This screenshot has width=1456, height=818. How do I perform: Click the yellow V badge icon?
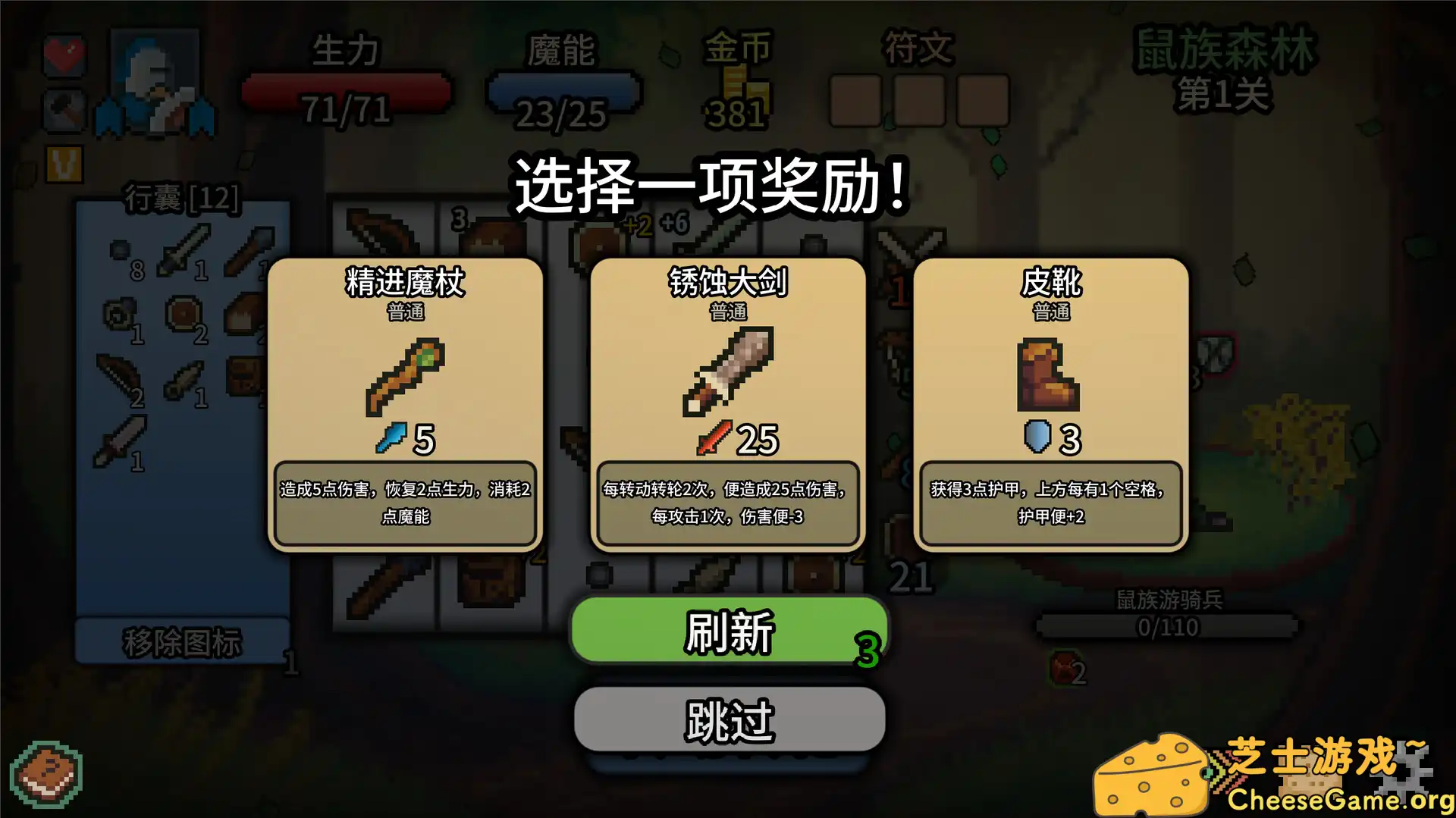click(64, 161)
